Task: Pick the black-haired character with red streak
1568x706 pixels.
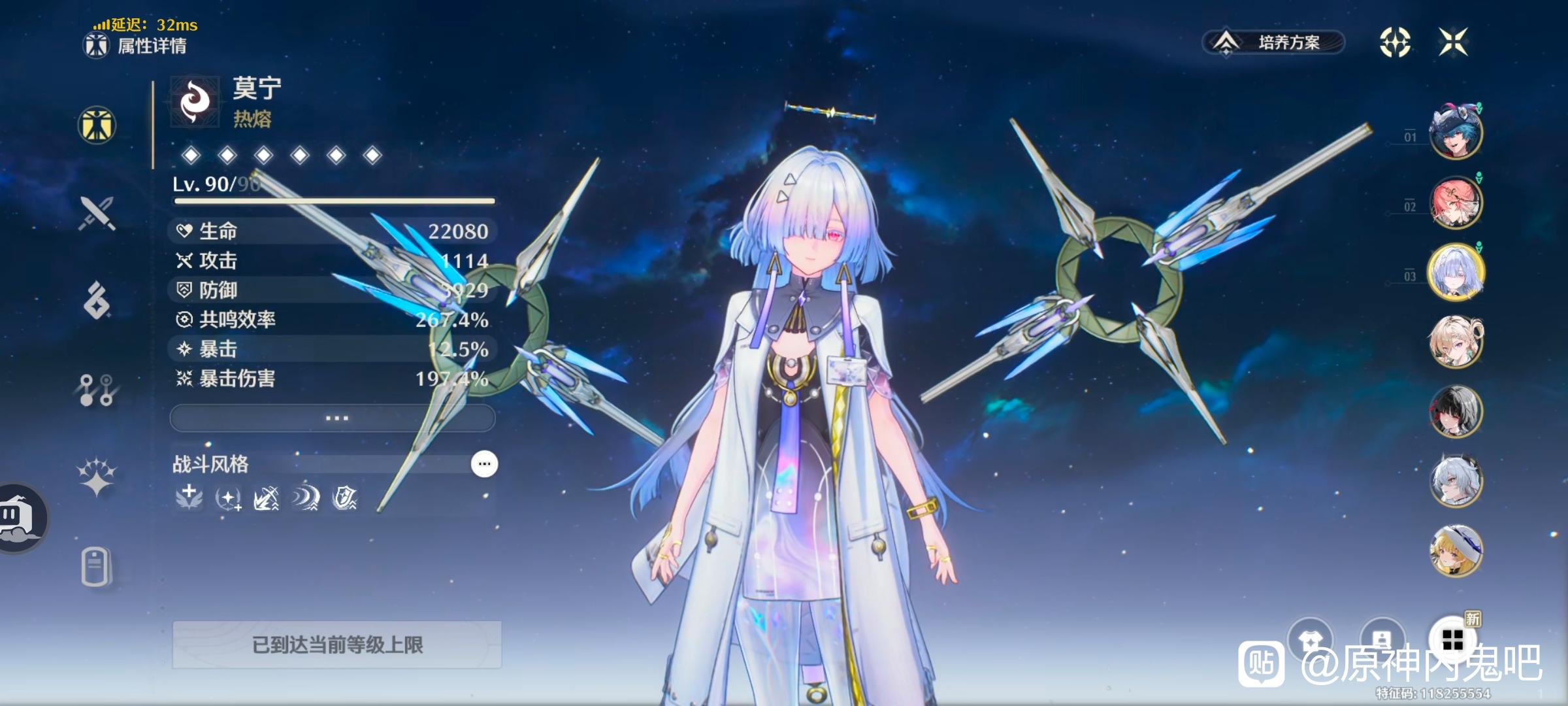Action: pyautogui.click(x=1455, y=411)
